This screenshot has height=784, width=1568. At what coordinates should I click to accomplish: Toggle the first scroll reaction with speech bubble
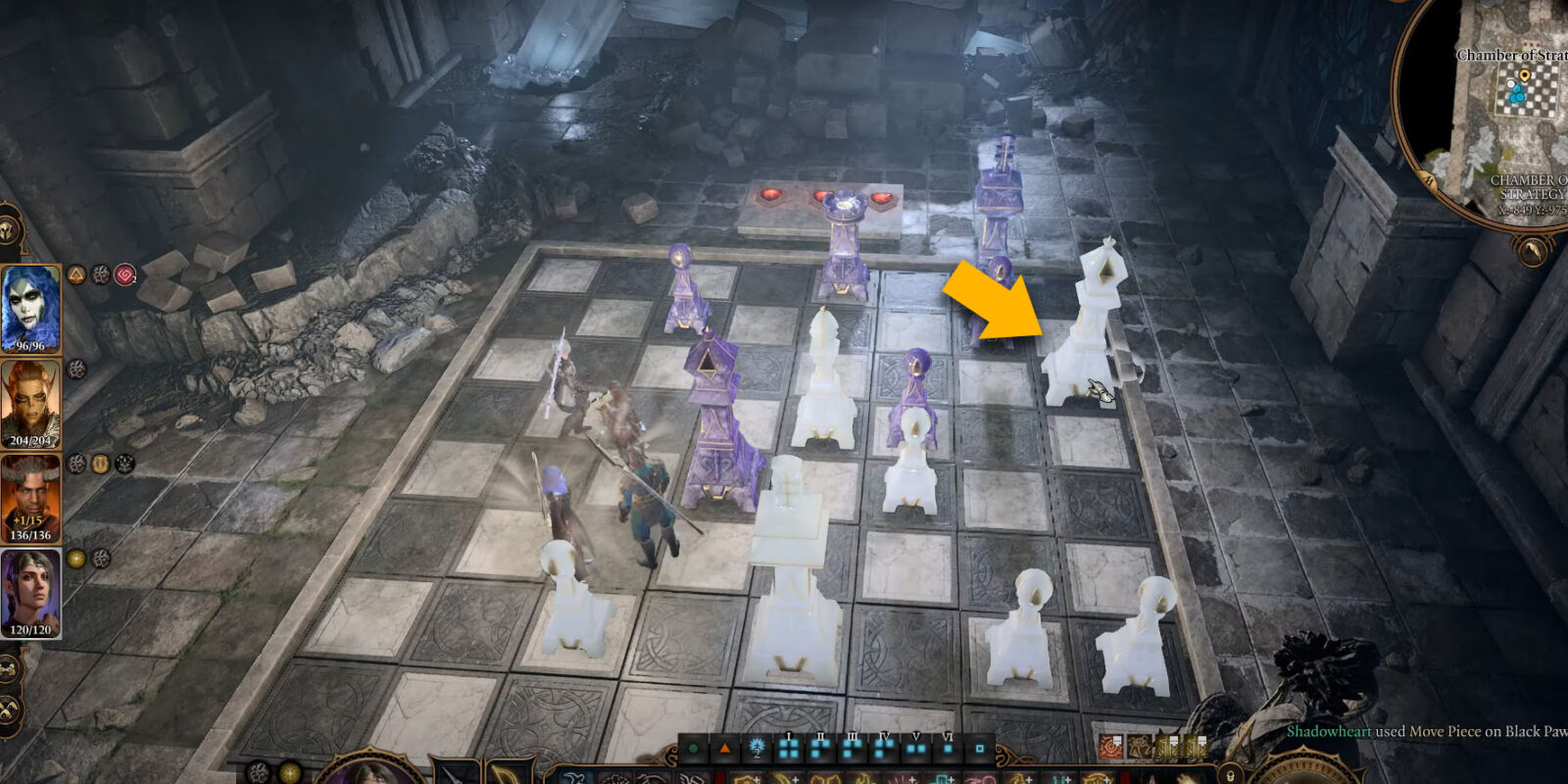[1167, 746]
